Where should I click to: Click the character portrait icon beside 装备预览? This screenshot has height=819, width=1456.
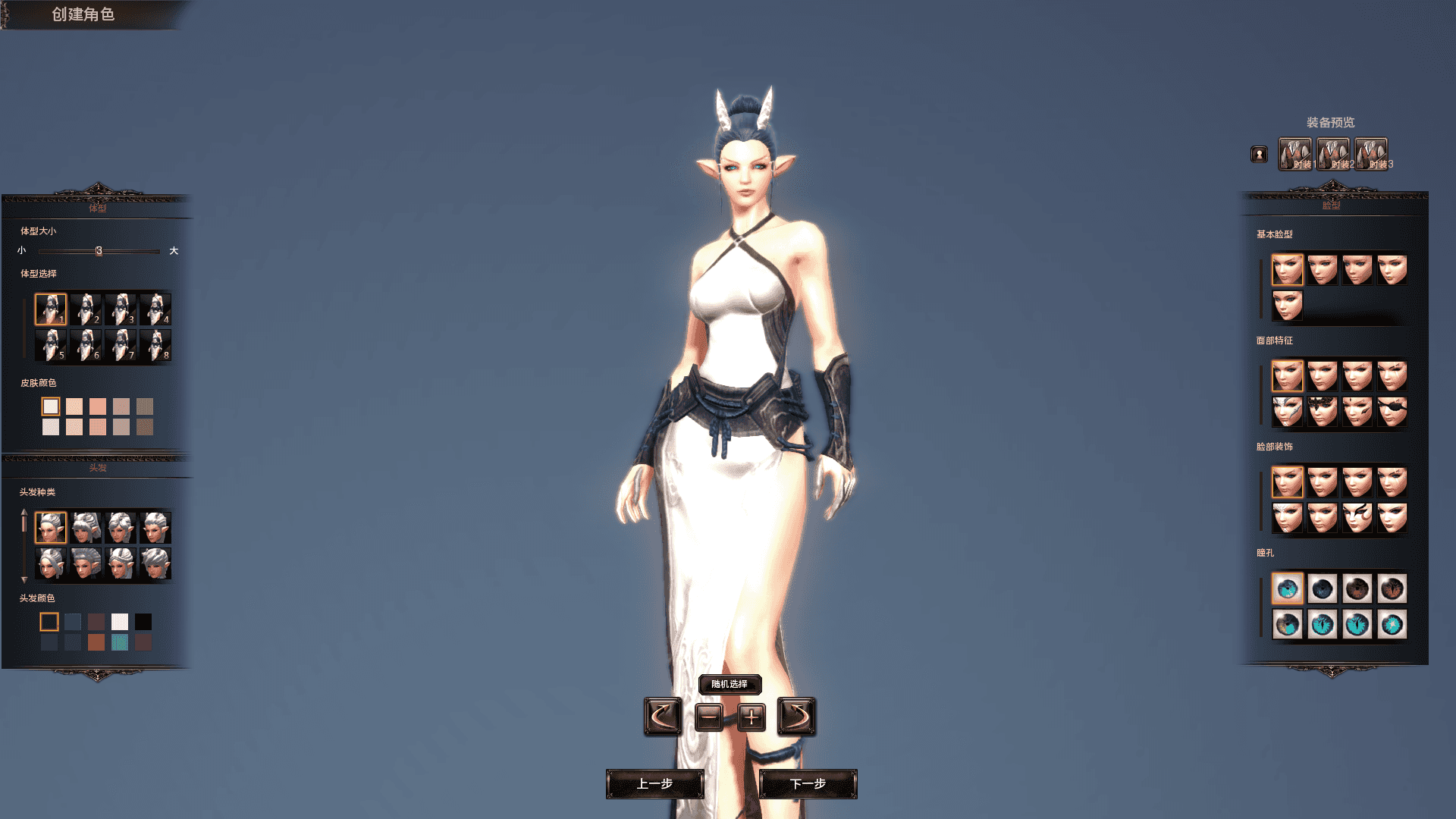tap(1258, 153)
